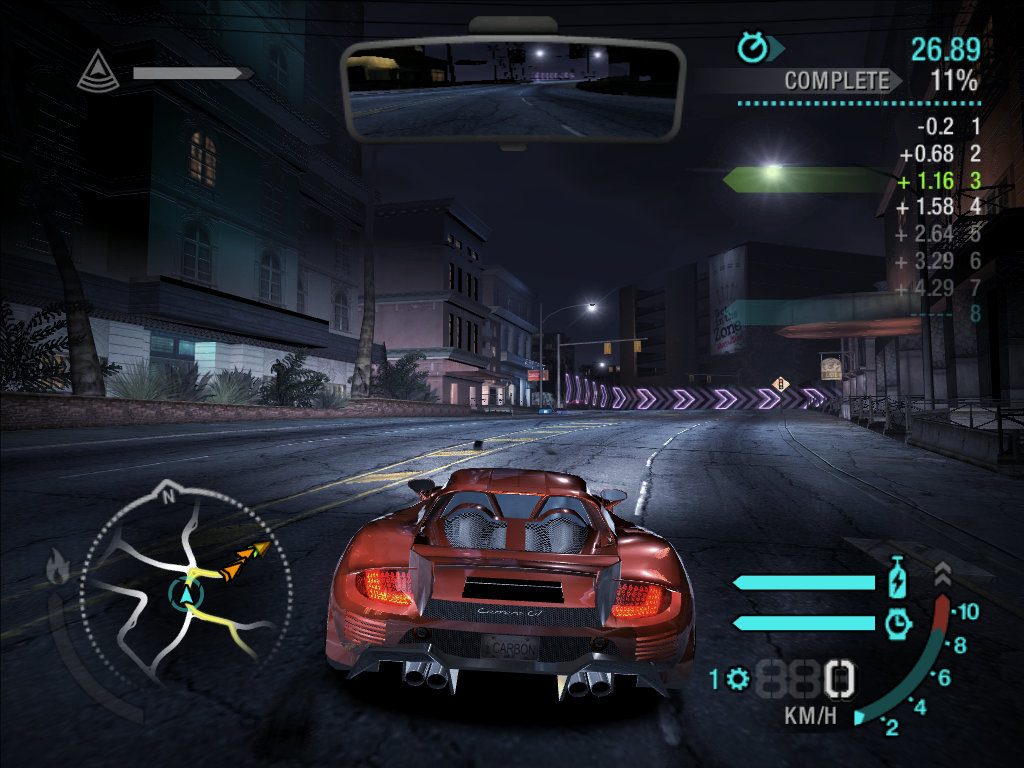Click the rearview mirror display

pyautogui.click(x=512, y=90)
